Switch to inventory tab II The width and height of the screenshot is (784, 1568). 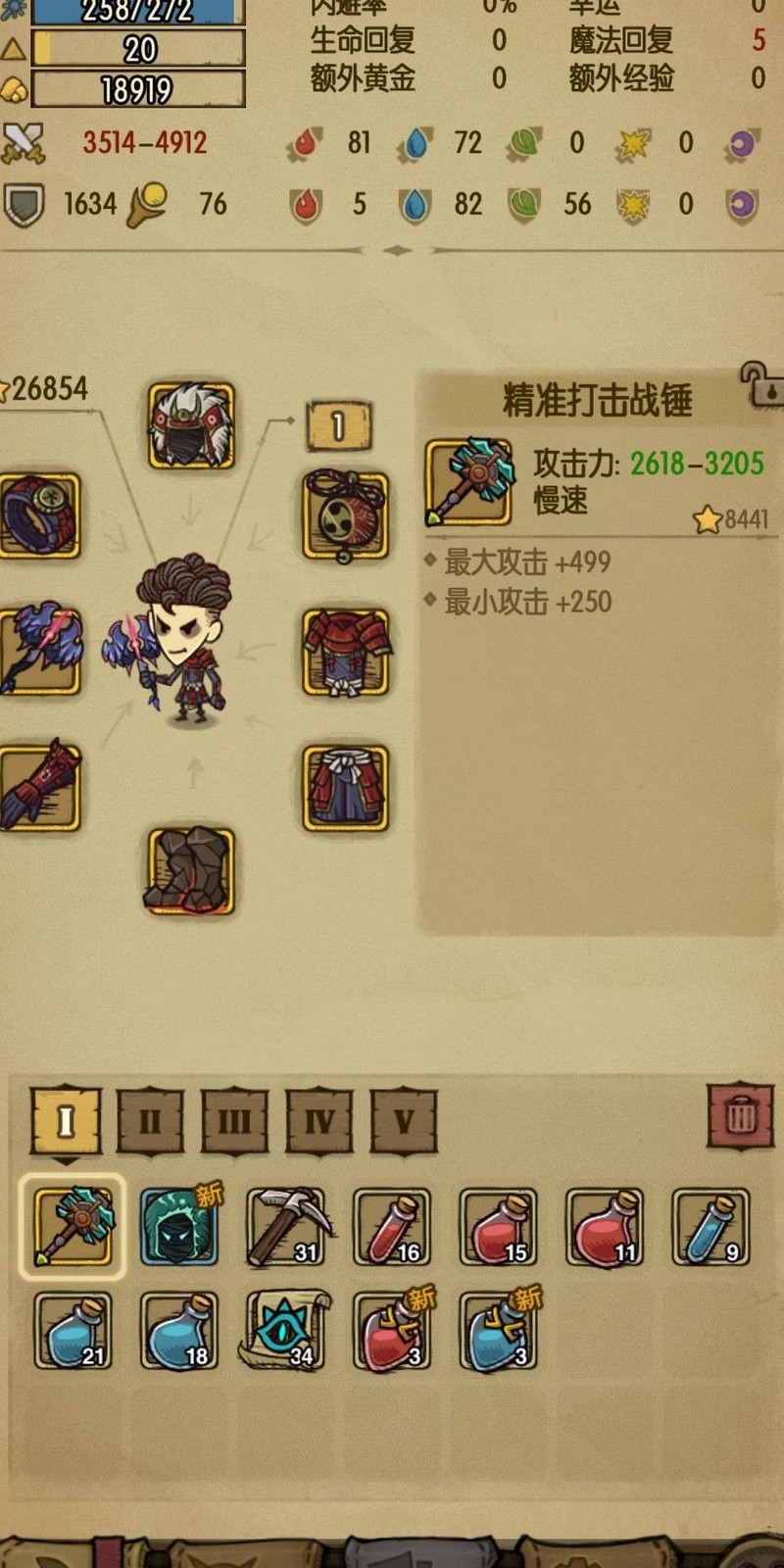pos(150,1120)
